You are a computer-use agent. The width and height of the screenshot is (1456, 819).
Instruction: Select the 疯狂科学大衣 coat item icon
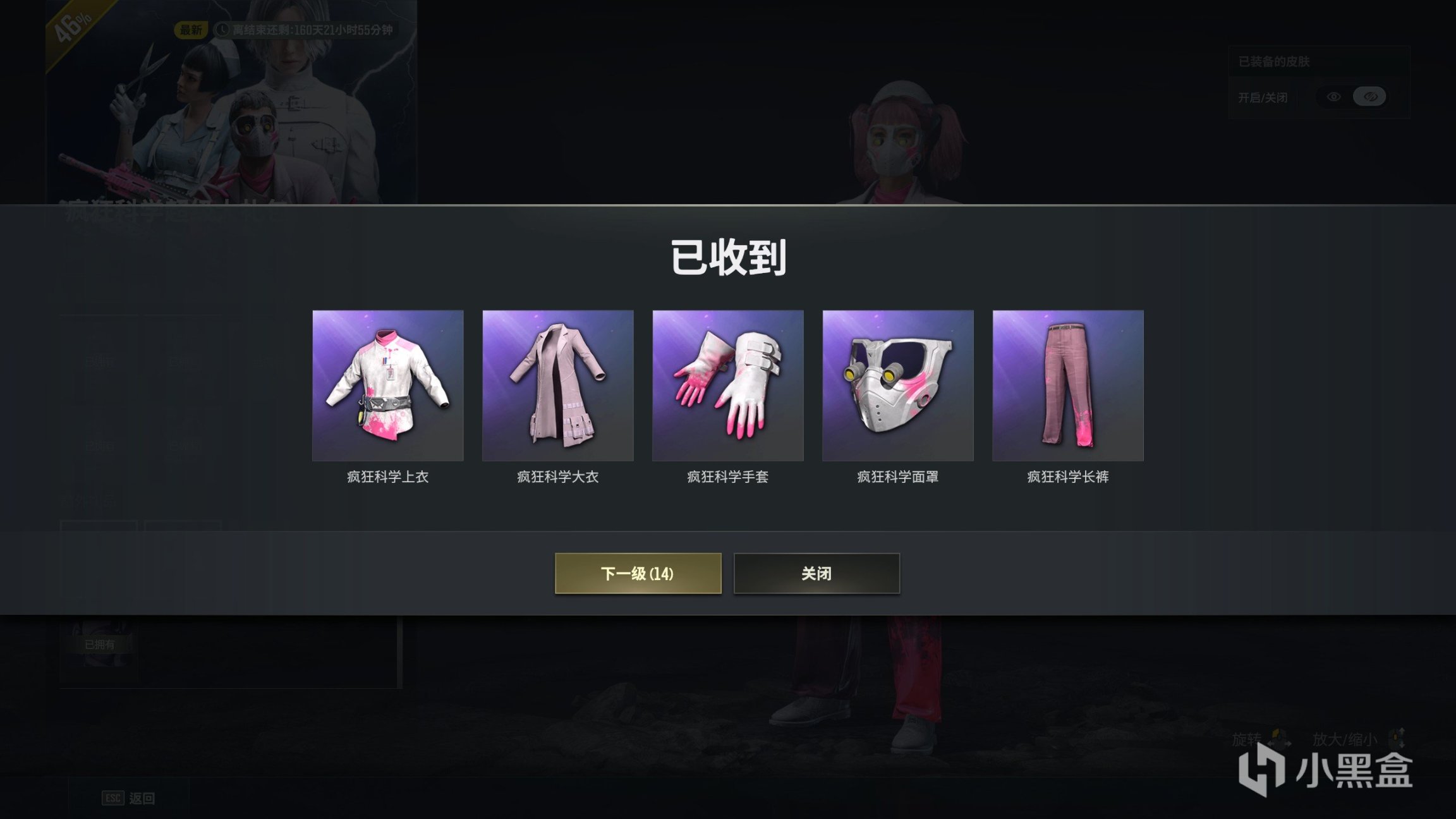[x=557, y=387]
